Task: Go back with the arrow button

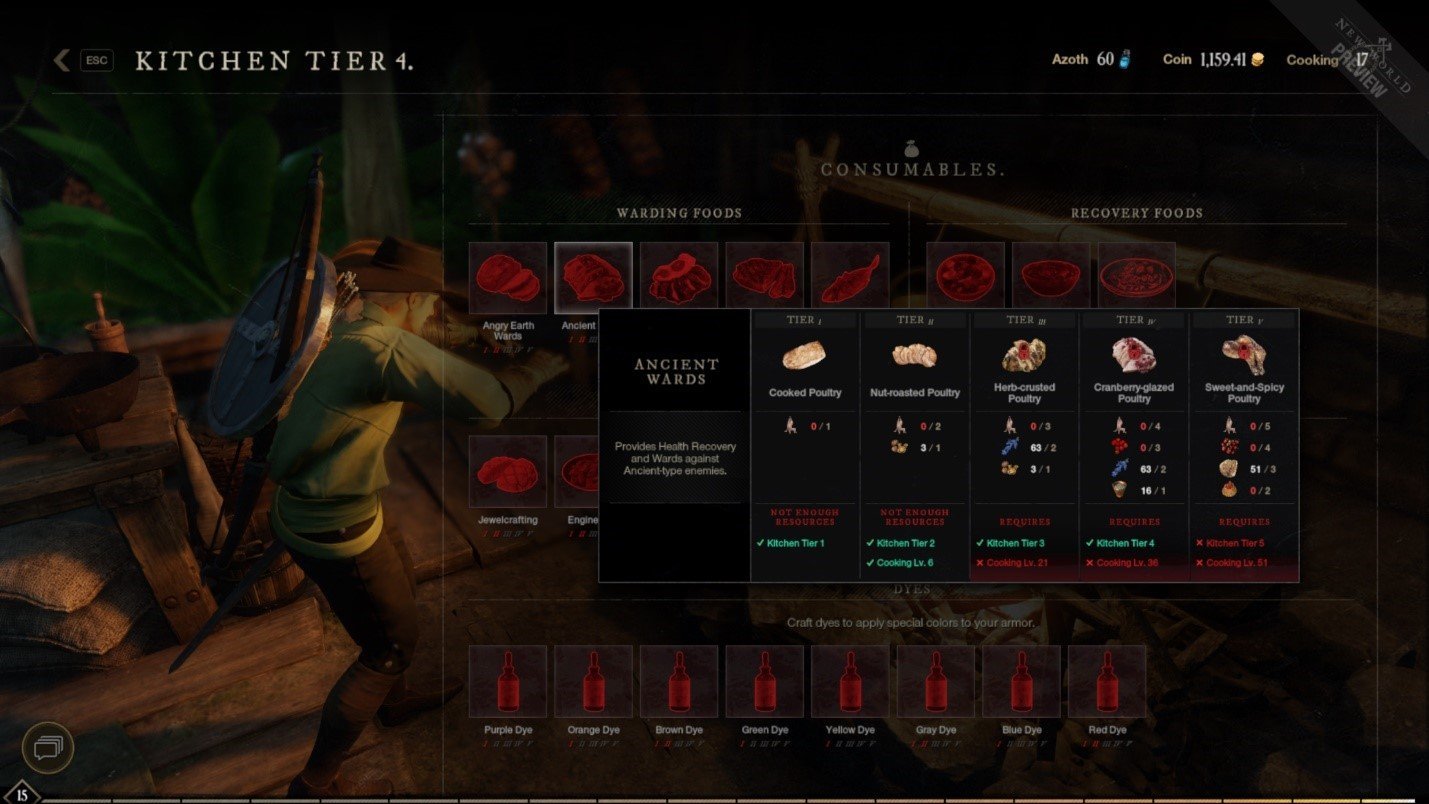Action: [62, 60]
